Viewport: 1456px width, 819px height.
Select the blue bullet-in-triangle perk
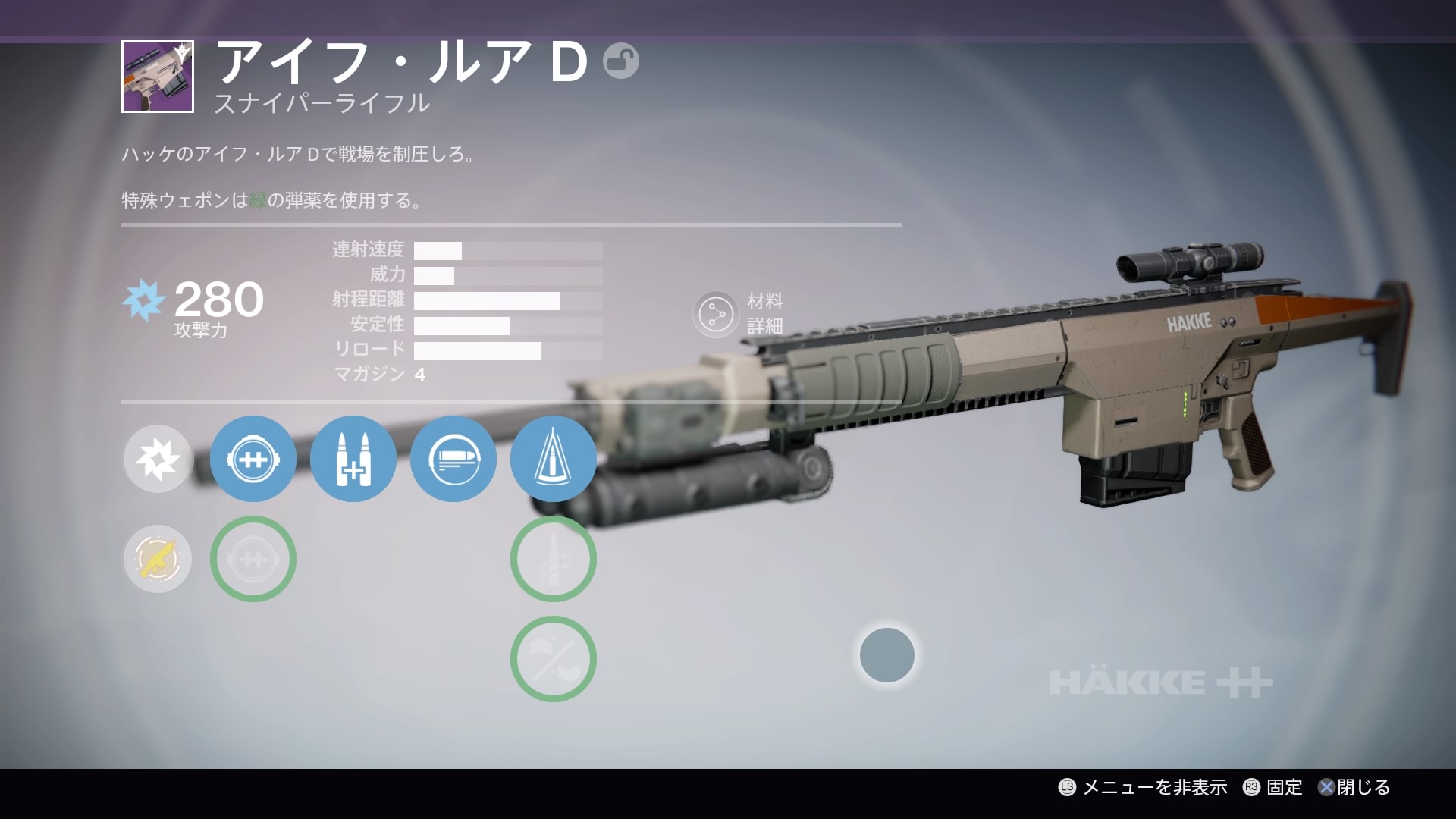[x=554, y=459]
